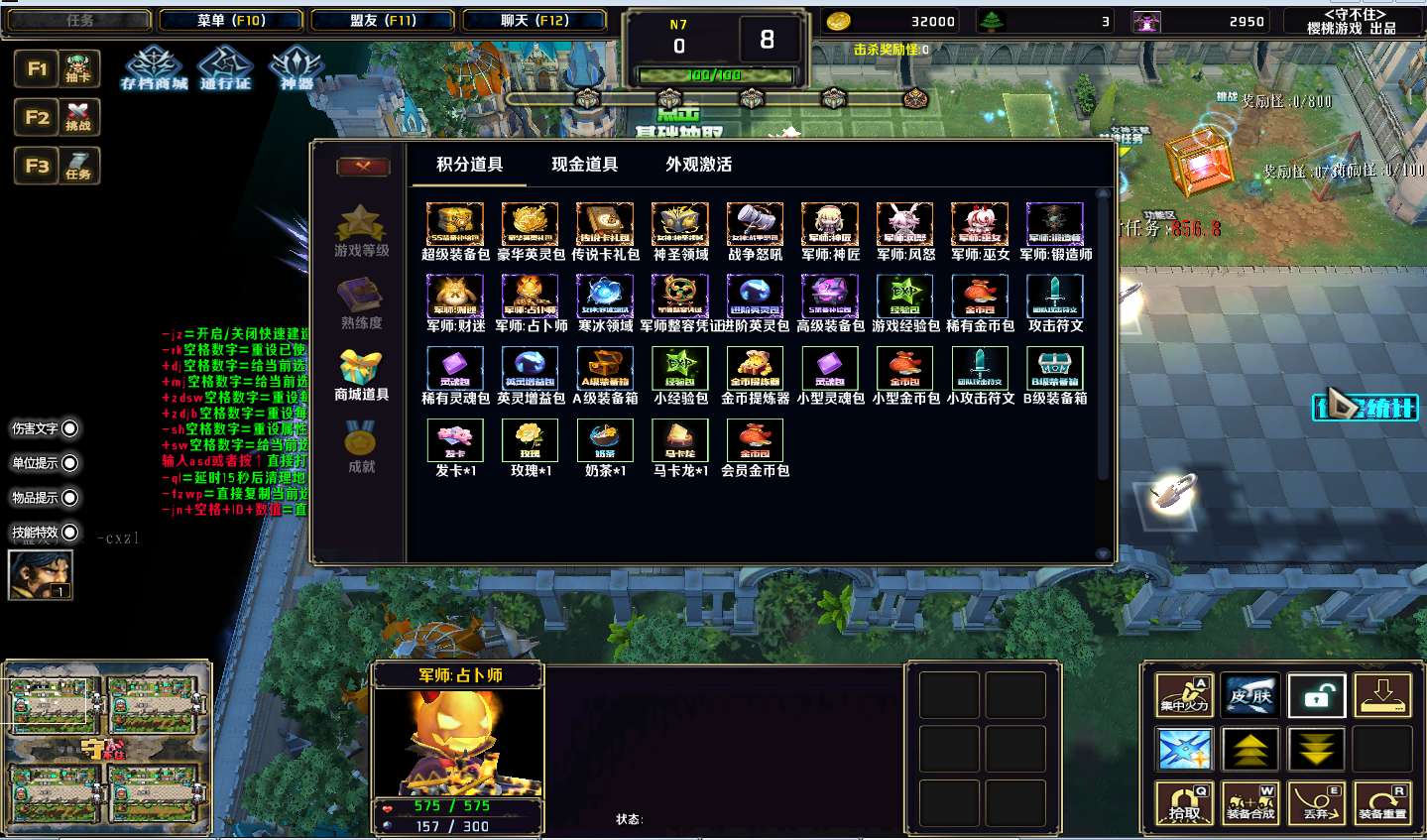
Task: Select the 超级装备包 item
Action: 455,224
